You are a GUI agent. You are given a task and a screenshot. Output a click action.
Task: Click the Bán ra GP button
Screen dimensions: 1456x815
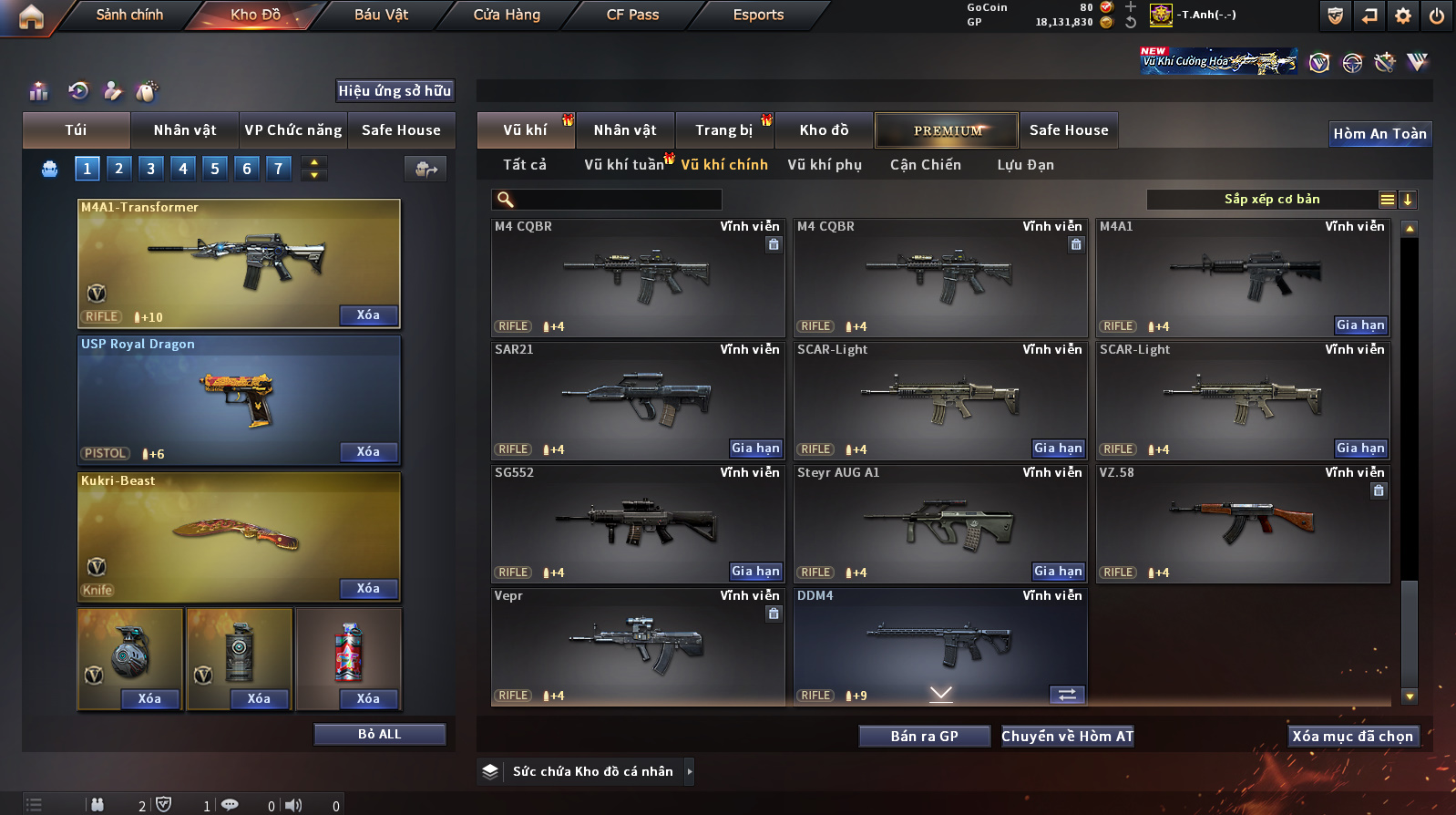(x=924, y=737)
